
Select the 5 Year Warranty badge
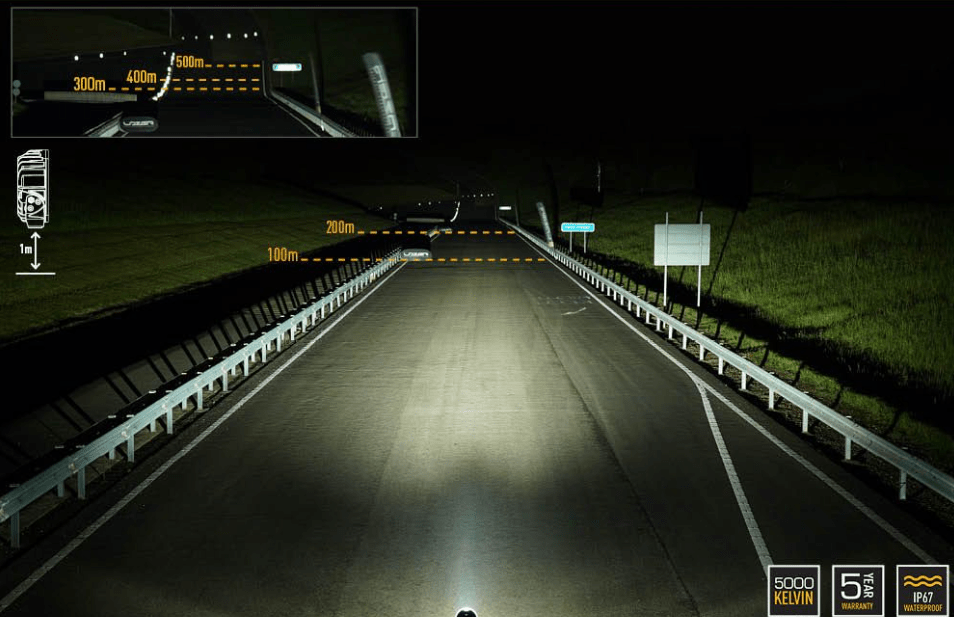[857, 590]
